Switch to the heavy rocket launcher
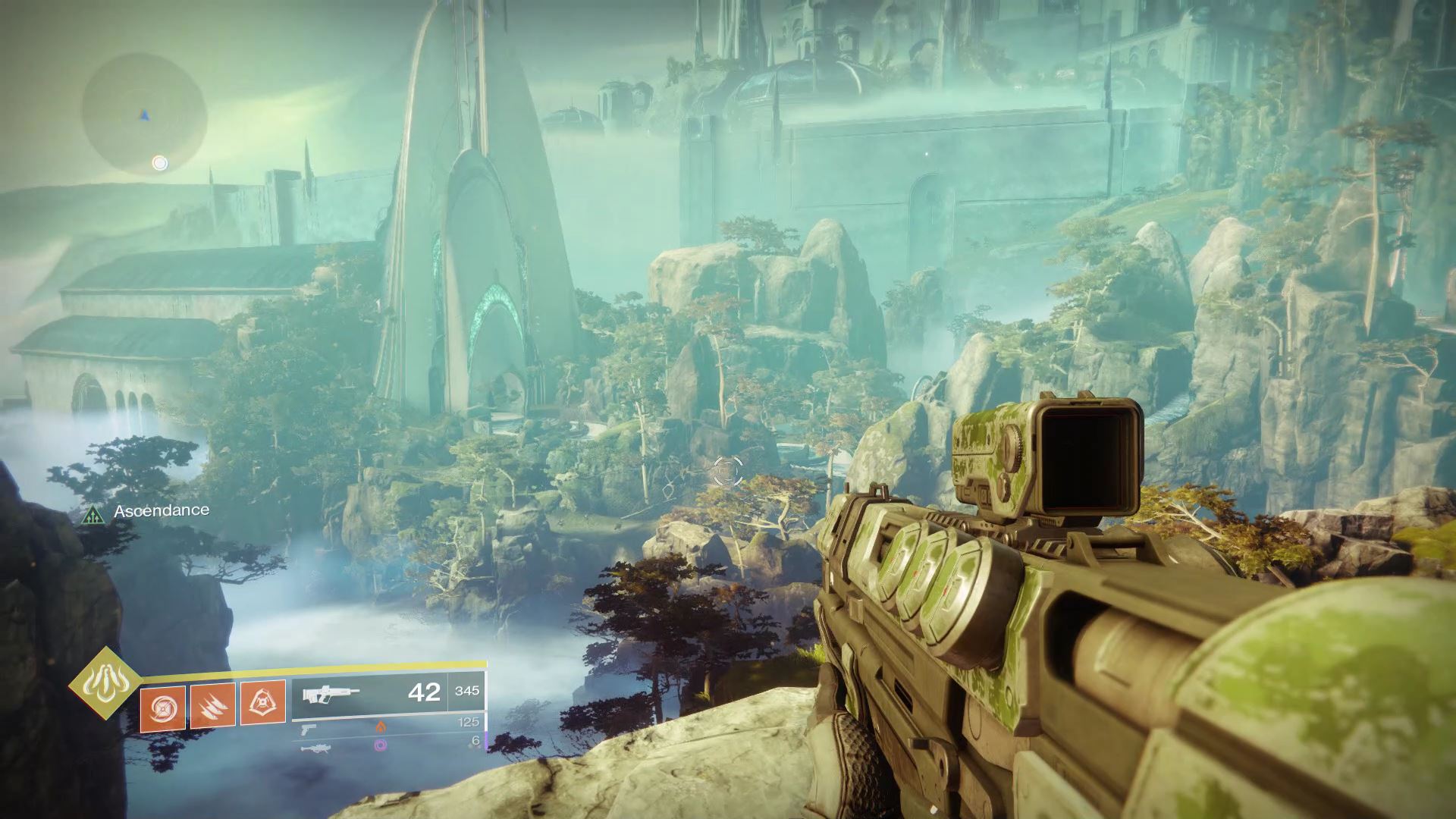Image resolution: width=1456 pixels, height=819 pixels. click(312, 748)
